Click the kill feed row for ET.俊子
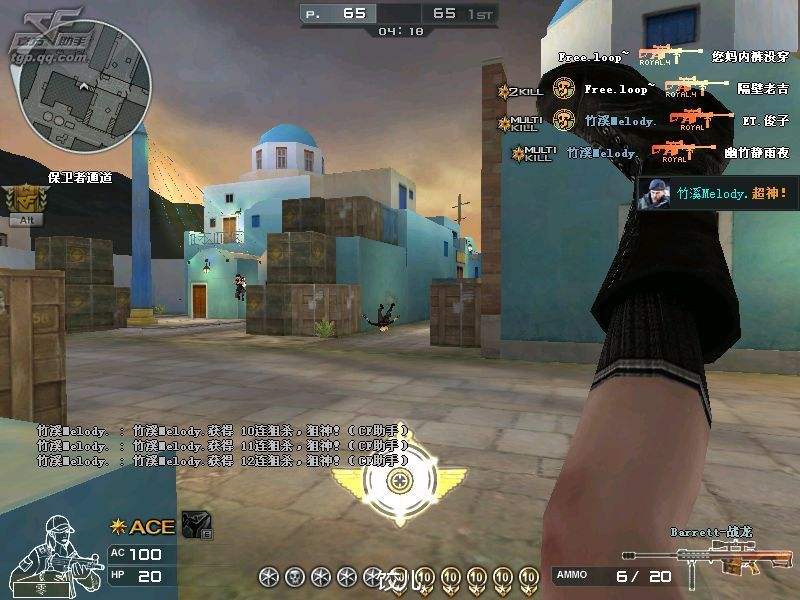Viewport: 800px width, 600px height. click(x=650, y=121)
